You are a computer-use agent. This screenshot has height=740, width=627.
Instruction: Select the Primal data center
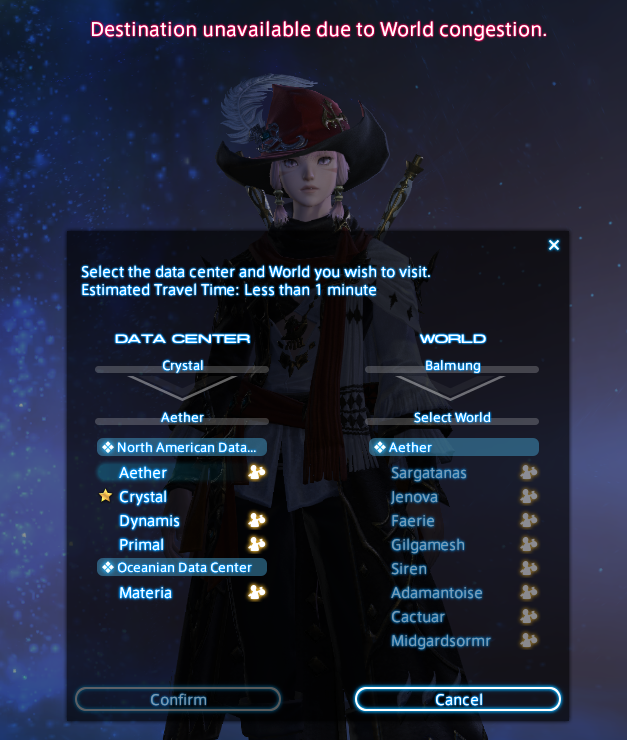[141, 544]
